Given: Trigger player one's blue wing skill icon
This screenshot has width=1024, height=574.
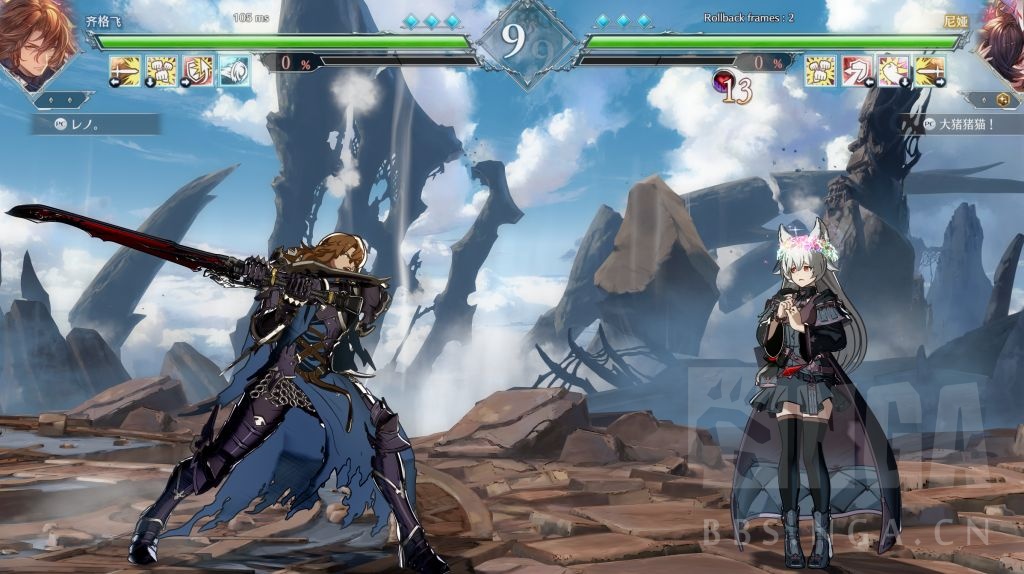Looking at the screenshot, I should pyautogui.click(x=235, y=70).
